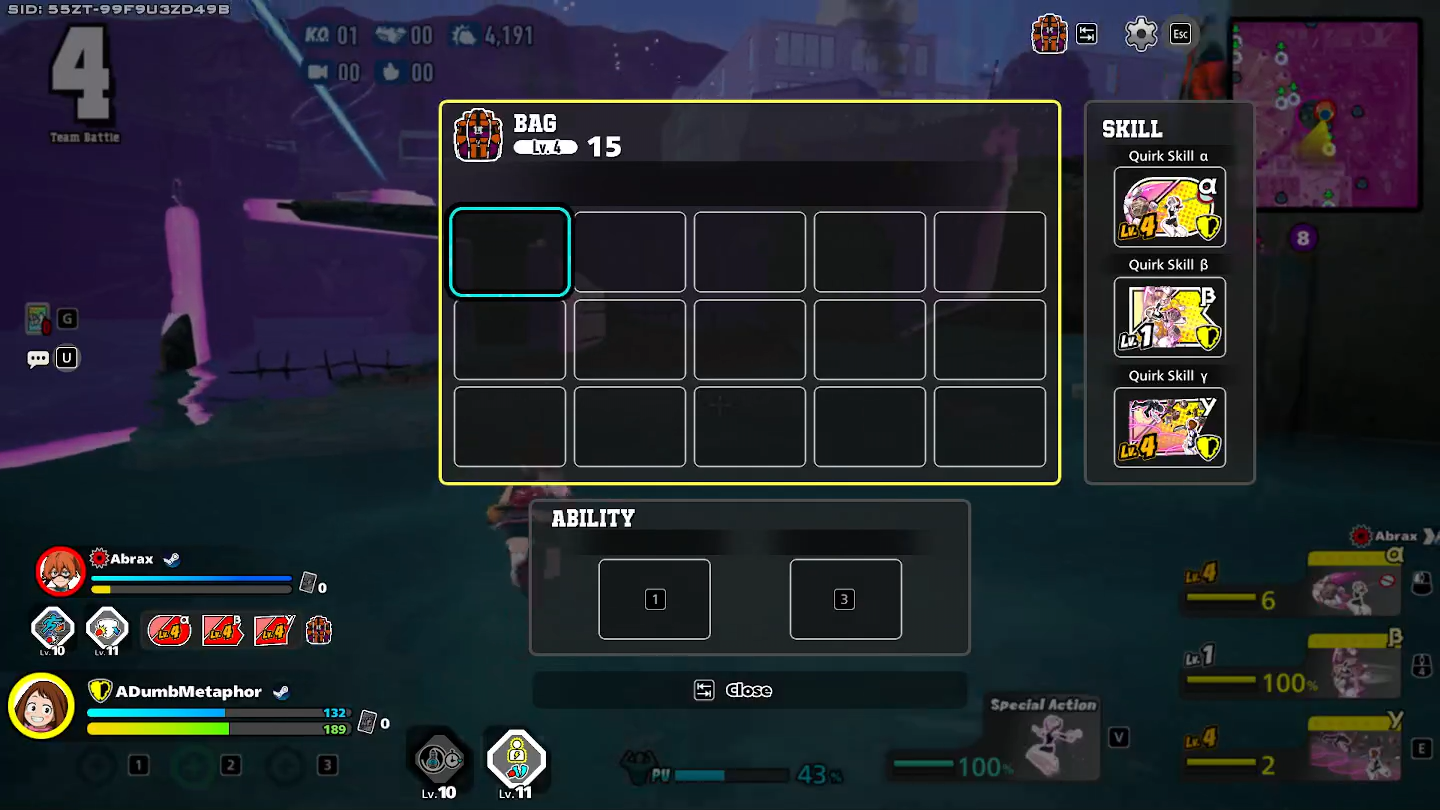Screen dimensions: 1440x810
Task: Click ADumbMetaphor's character portrait
Action: pos(41,706)
